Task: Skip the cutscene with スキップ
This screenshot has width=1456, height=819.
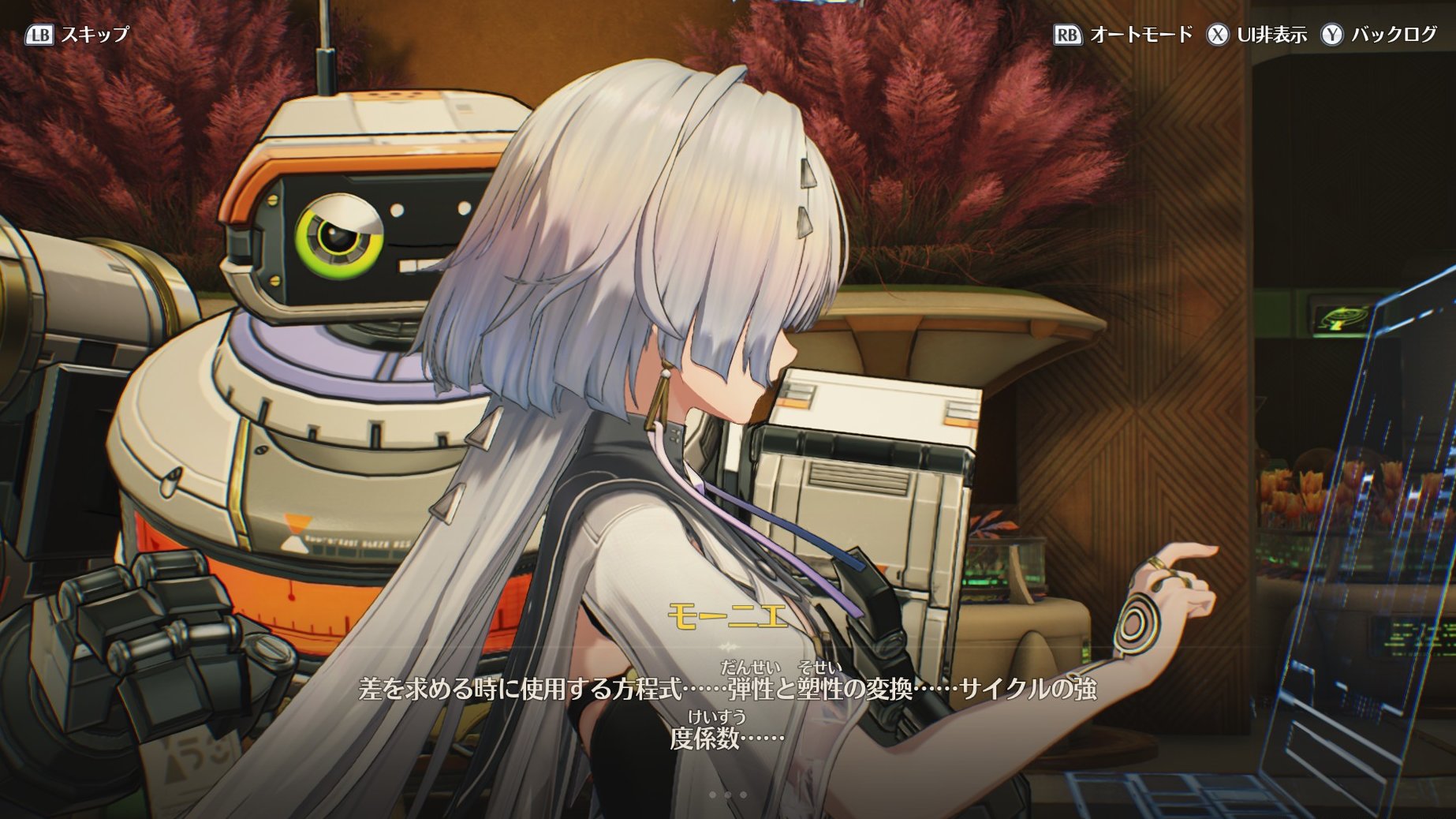Action: click(x=78, y=35)
